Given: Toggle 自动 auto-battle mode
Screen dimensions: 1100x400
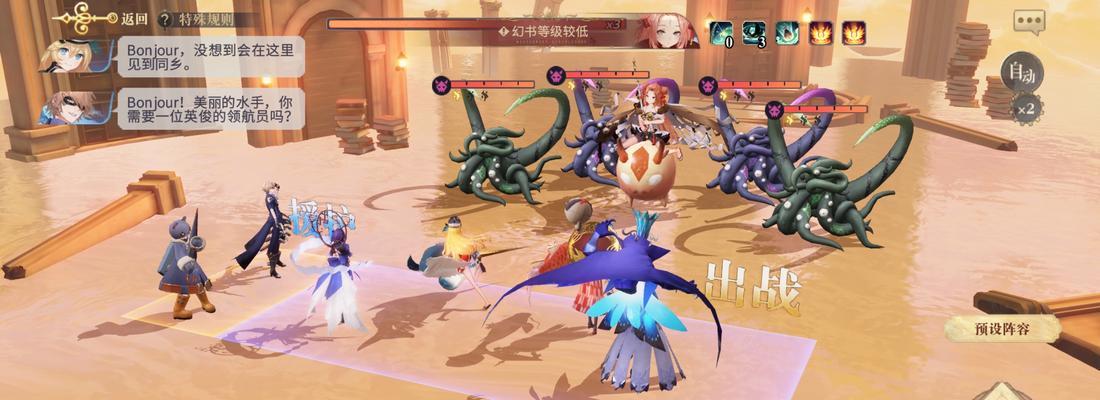Looking at the screenshot, I should [x=1020, y=71].
